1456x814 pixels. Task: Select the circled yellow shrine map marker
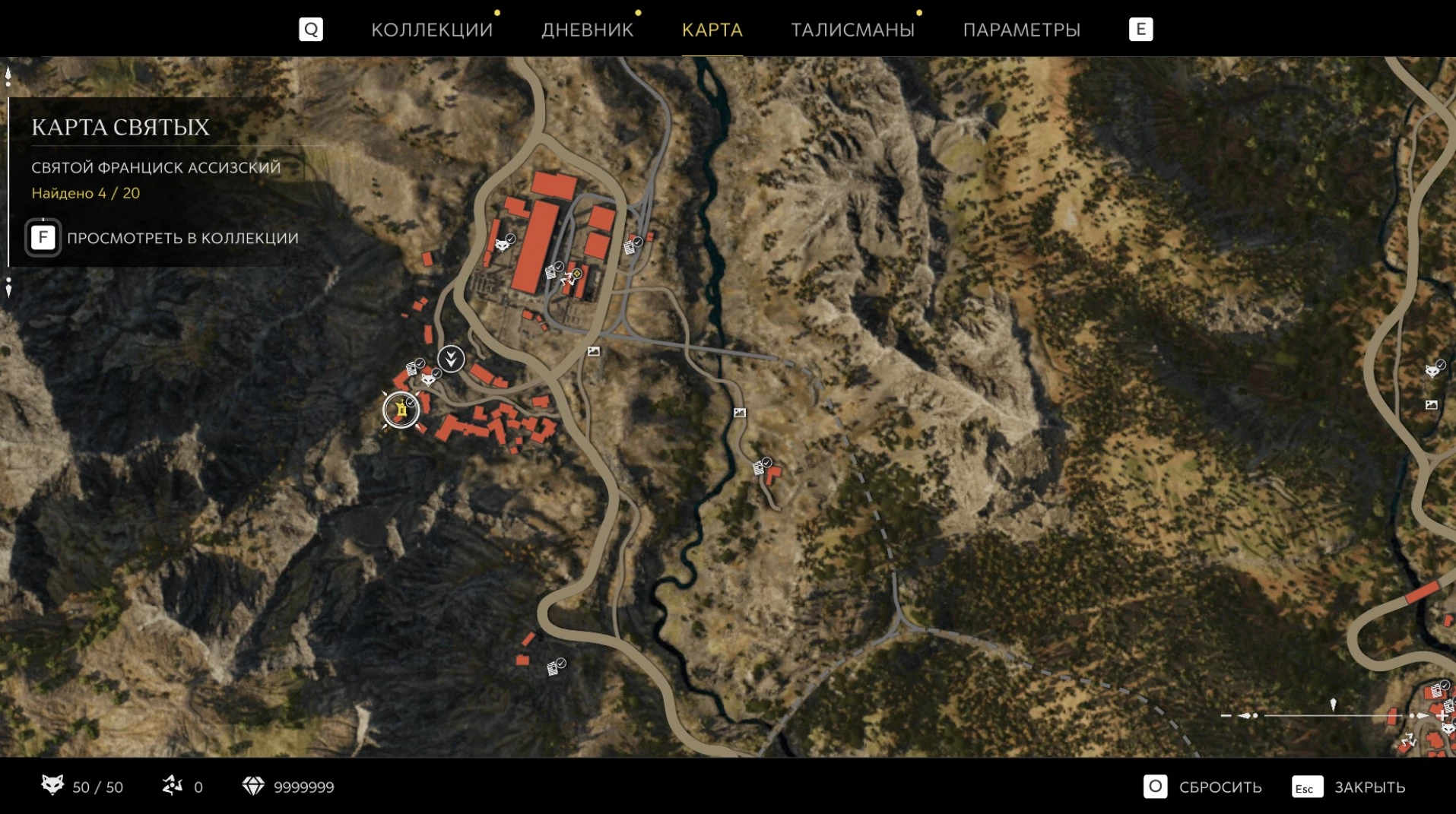click(x=401, y=410)
